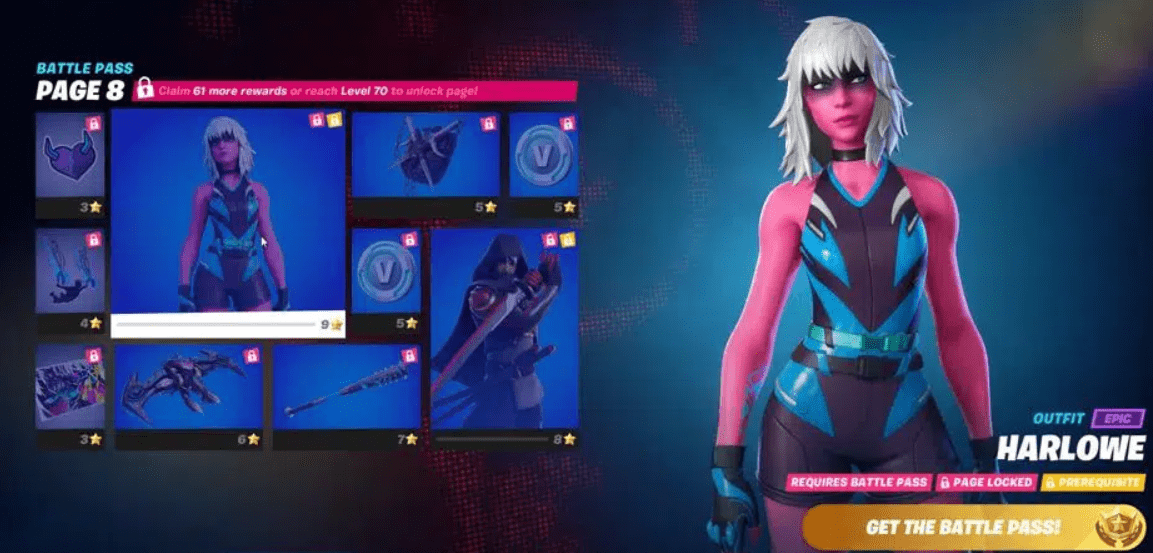
Task: Click the Get the Battle Pass button
Action: pos(964,526)
